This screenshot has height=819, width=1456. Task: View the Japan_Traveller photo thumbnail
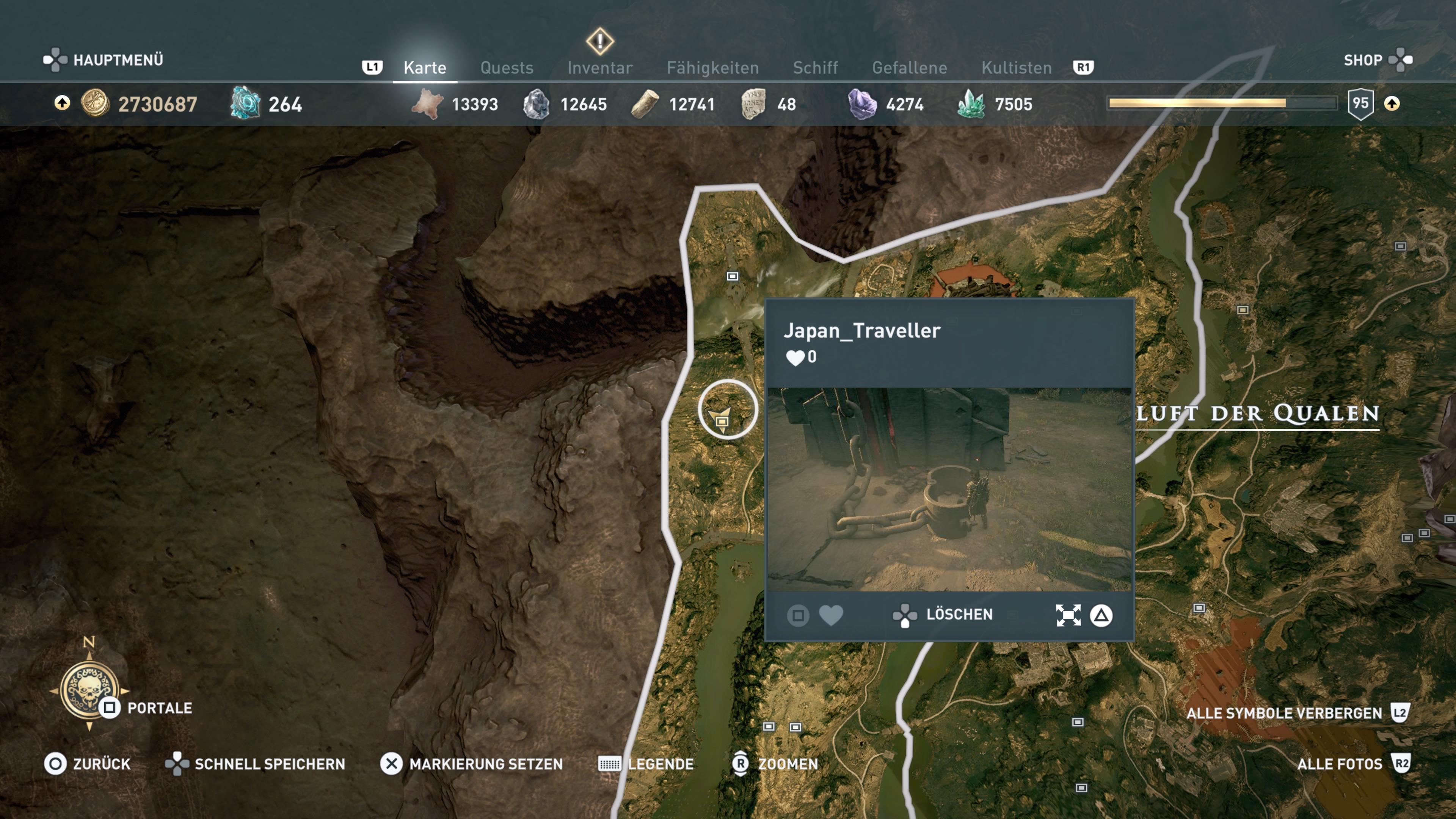pyautogui.click(x=949, y=490)
